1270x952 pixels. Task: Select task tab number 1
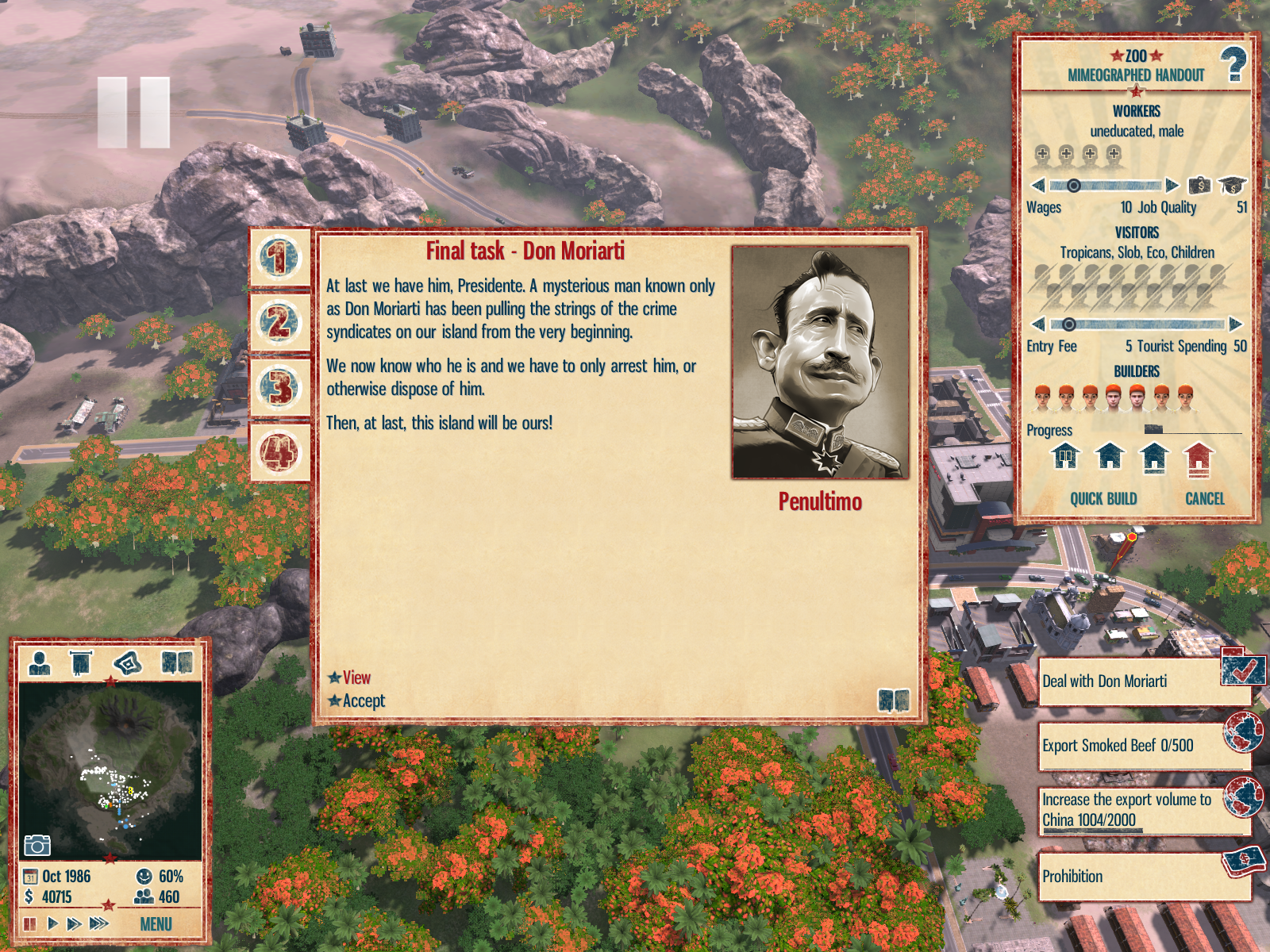[x=279, y=258]
